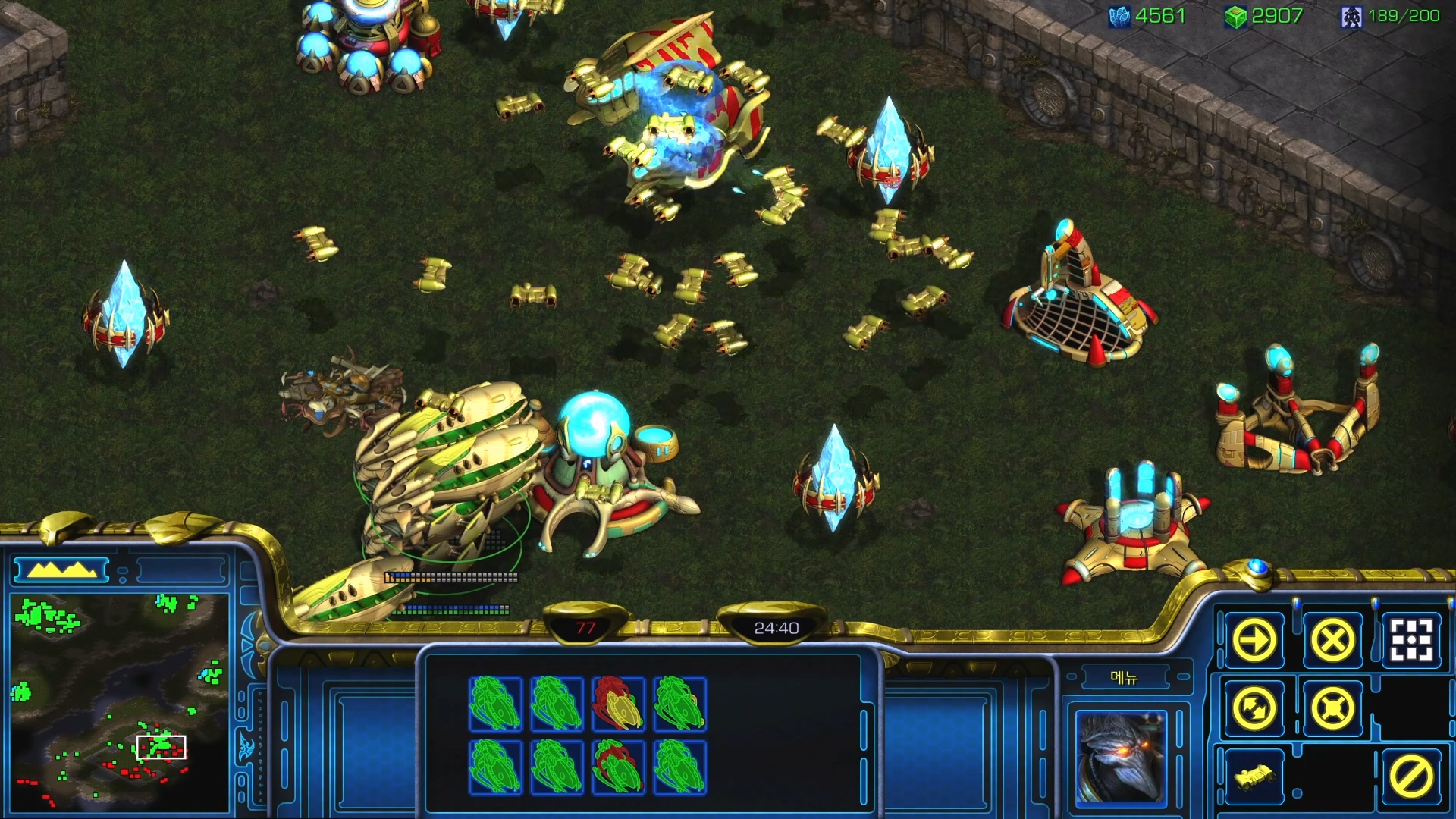Choose the Hold Position command
This screenshot has width=1456, height=819.
[x=1332, y=709]
